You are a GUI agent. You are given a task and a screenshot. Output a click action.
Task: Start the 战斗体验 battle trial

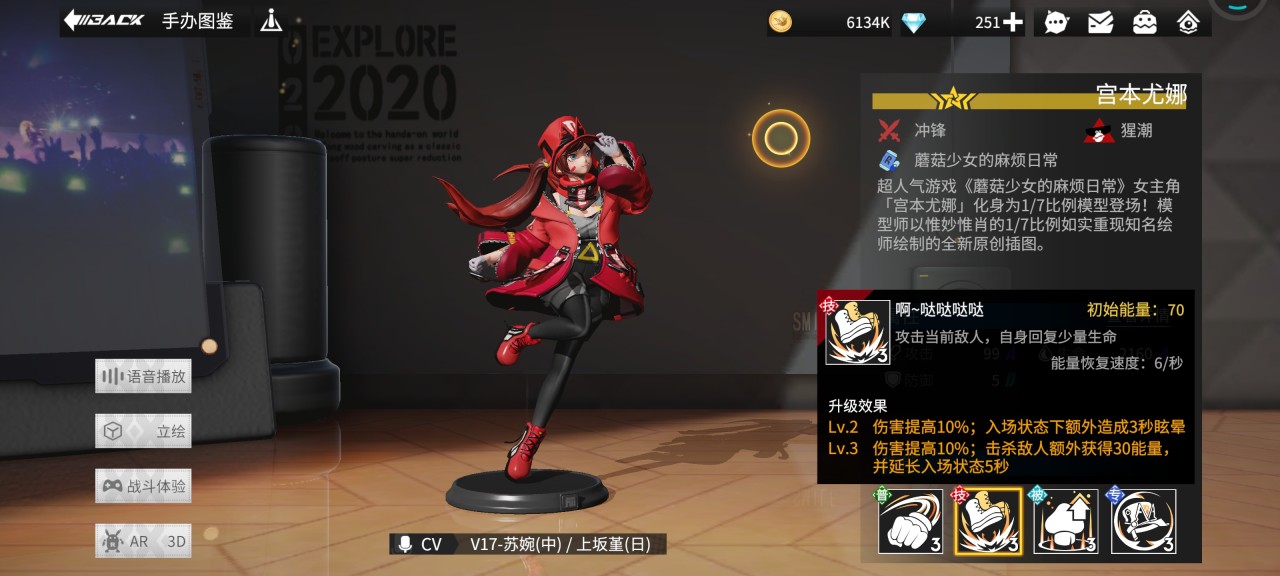[x=143, y=487]
